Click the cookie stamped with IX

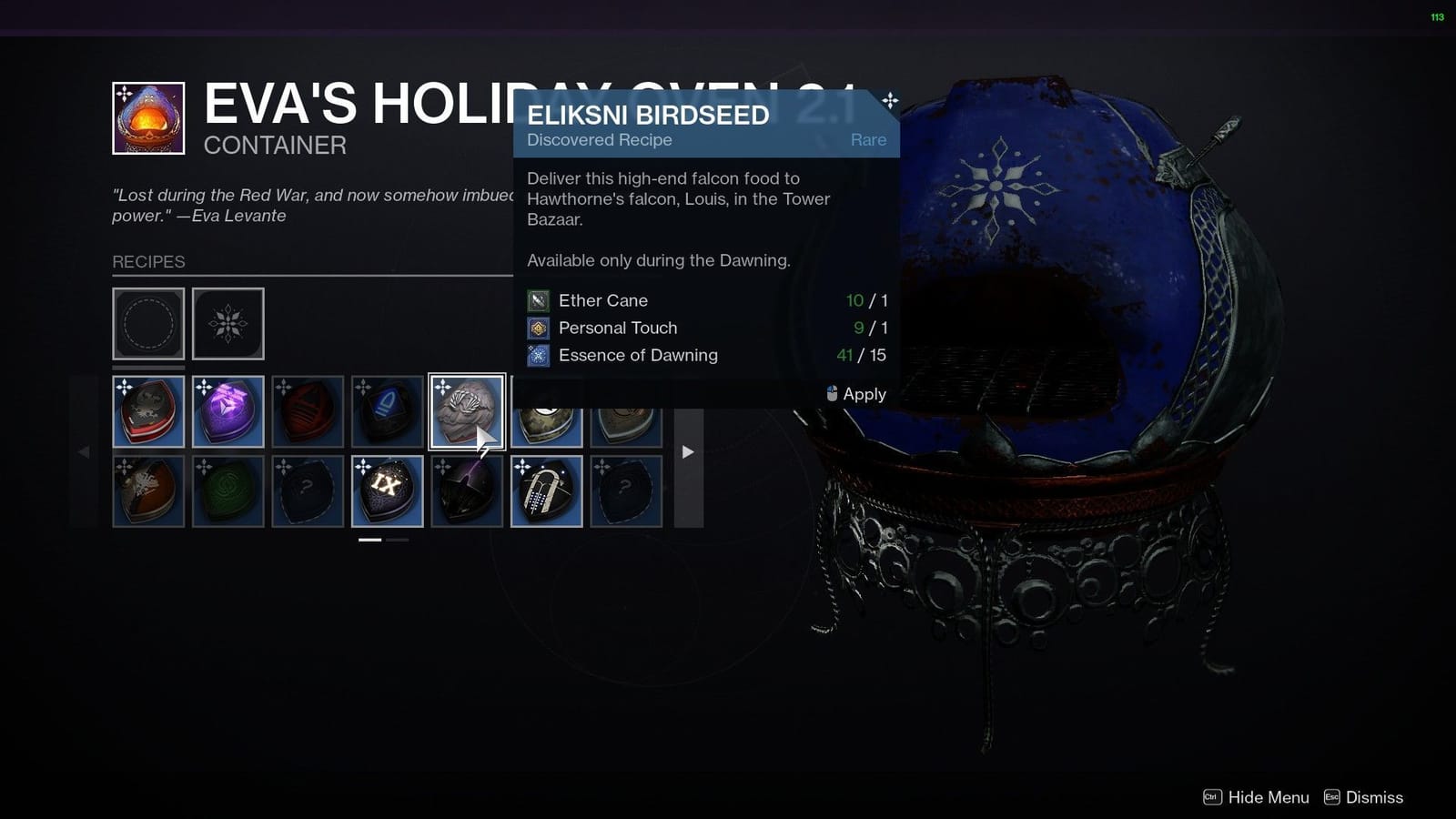(387, 491)
